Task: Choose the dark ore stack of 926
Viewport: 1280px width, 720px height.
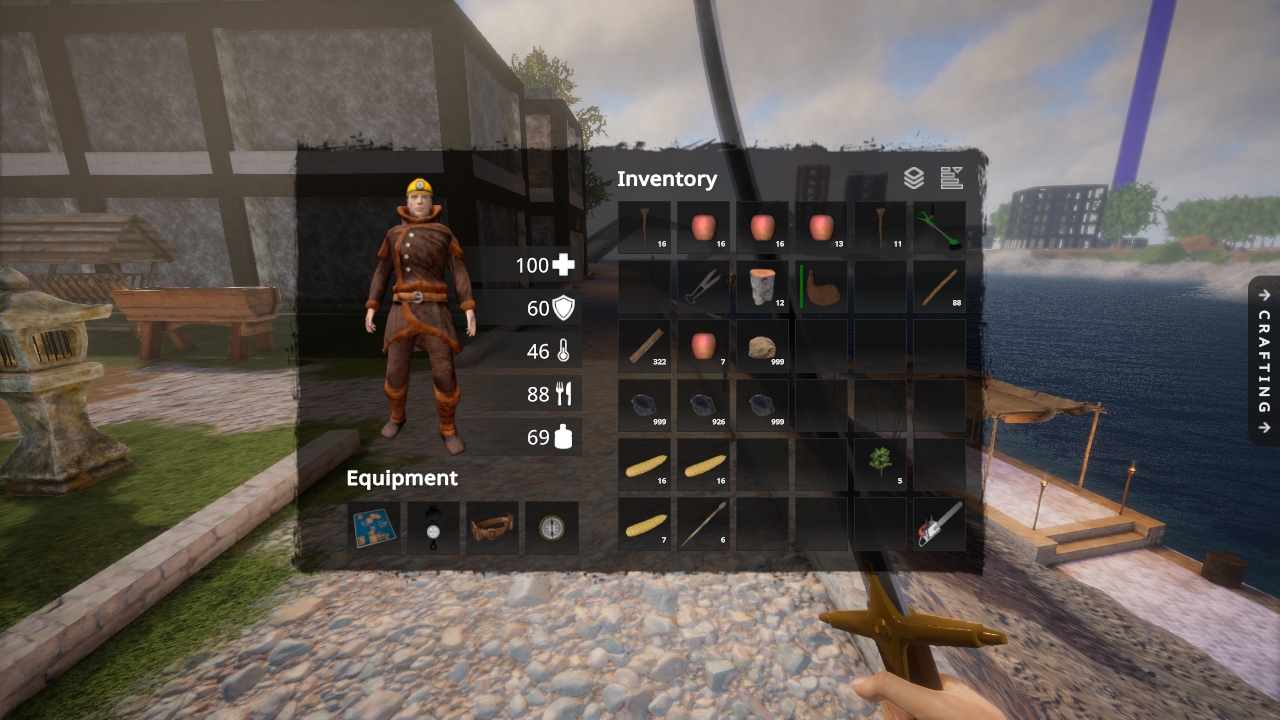Action: 703,405
